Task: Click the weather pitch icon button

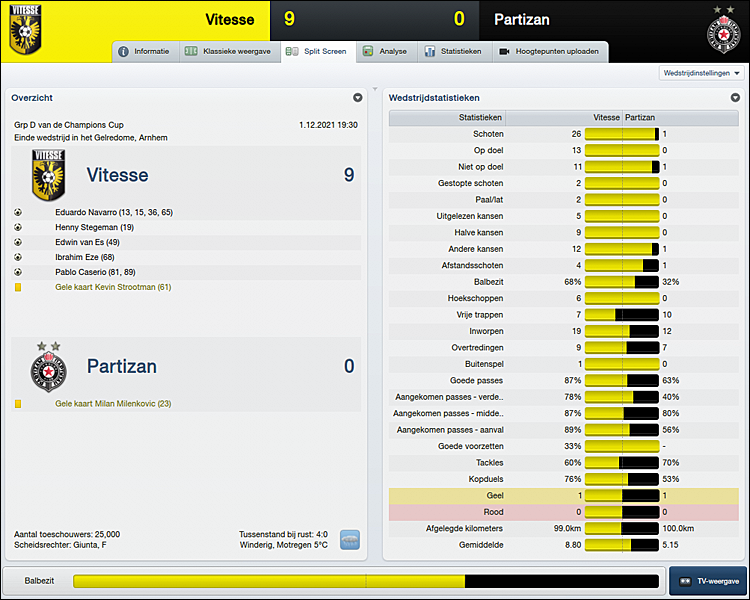Action: click(349, 539)
